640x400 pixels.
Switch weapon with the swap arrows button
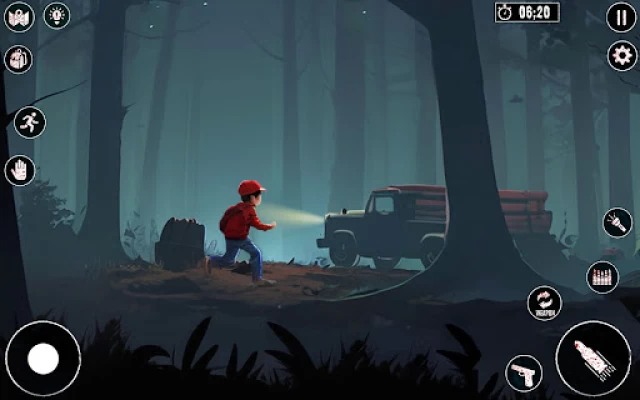click(544, 303)
